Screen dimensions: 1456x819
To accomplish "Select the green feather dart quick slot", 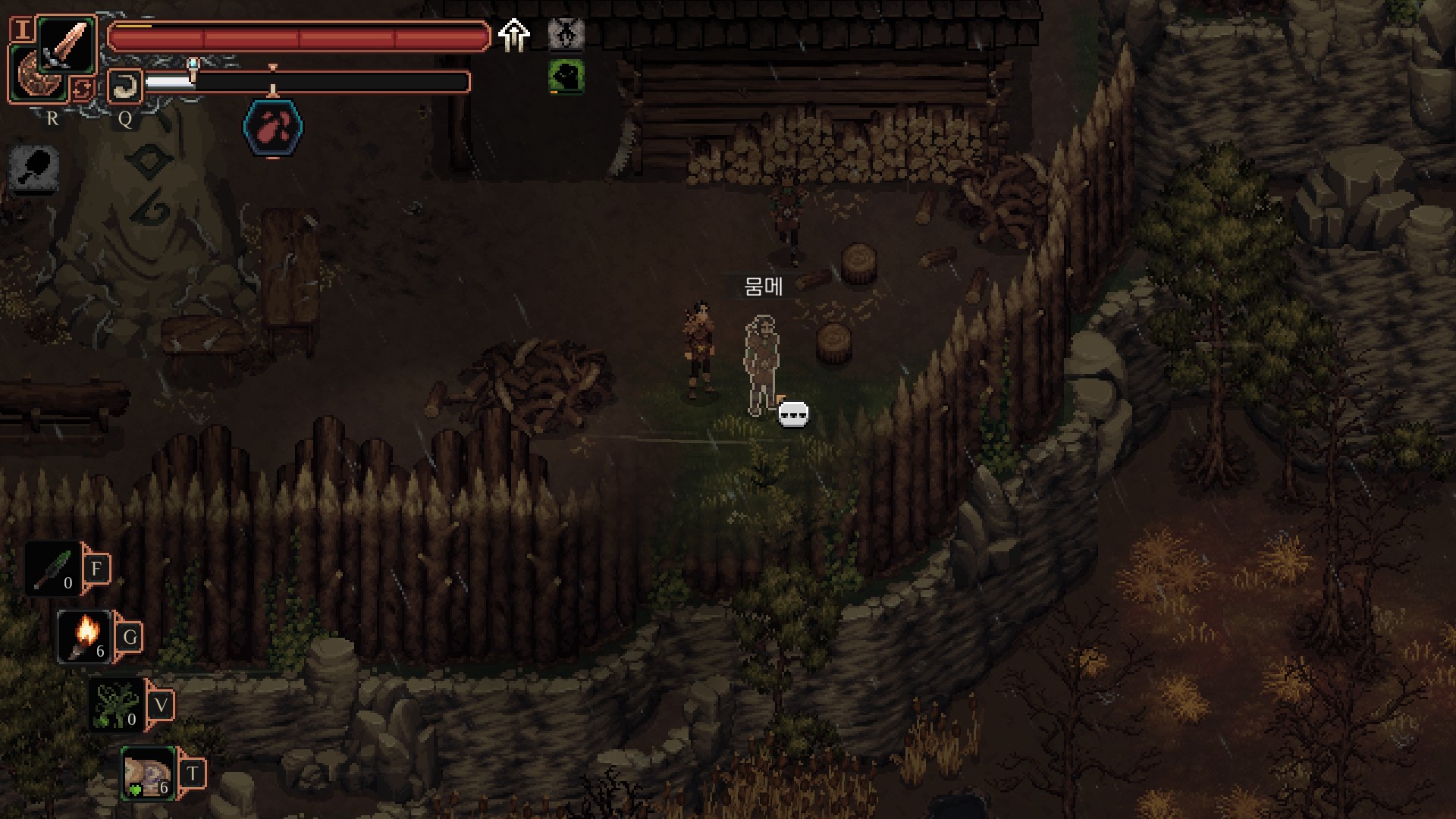I will coord(52,568).
